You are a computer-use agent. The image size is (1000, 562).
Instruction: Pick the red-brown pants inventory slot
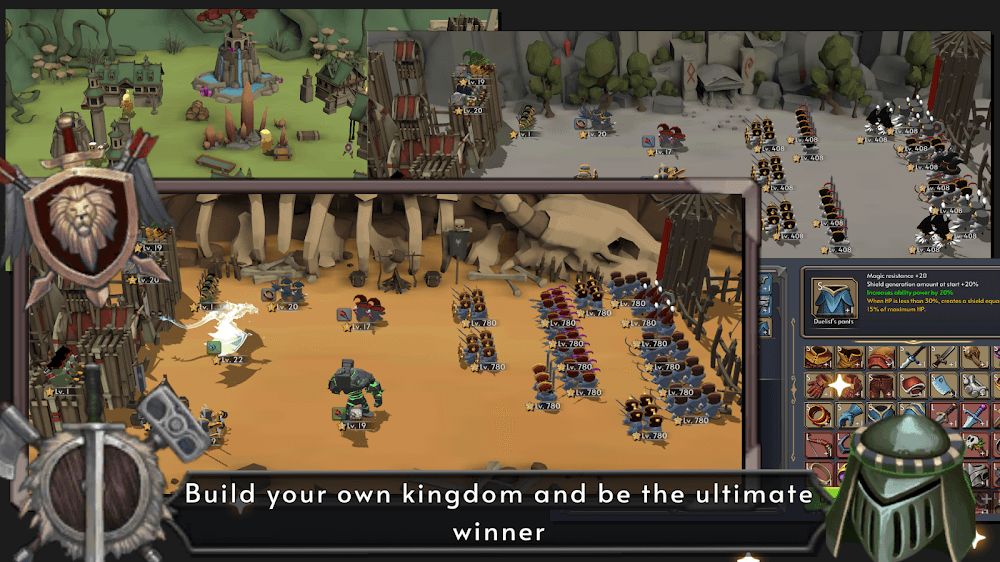[x=881, y=386]
